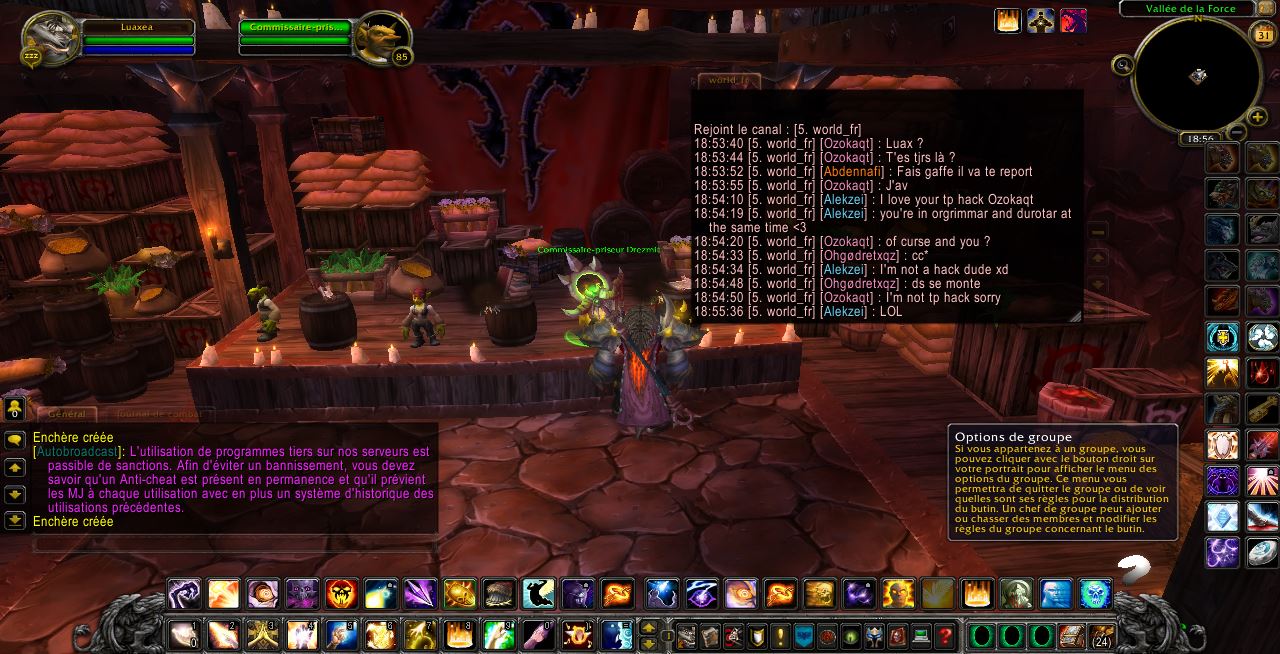
Task: Switch to the Général chat tab
Action: (67, 414)
